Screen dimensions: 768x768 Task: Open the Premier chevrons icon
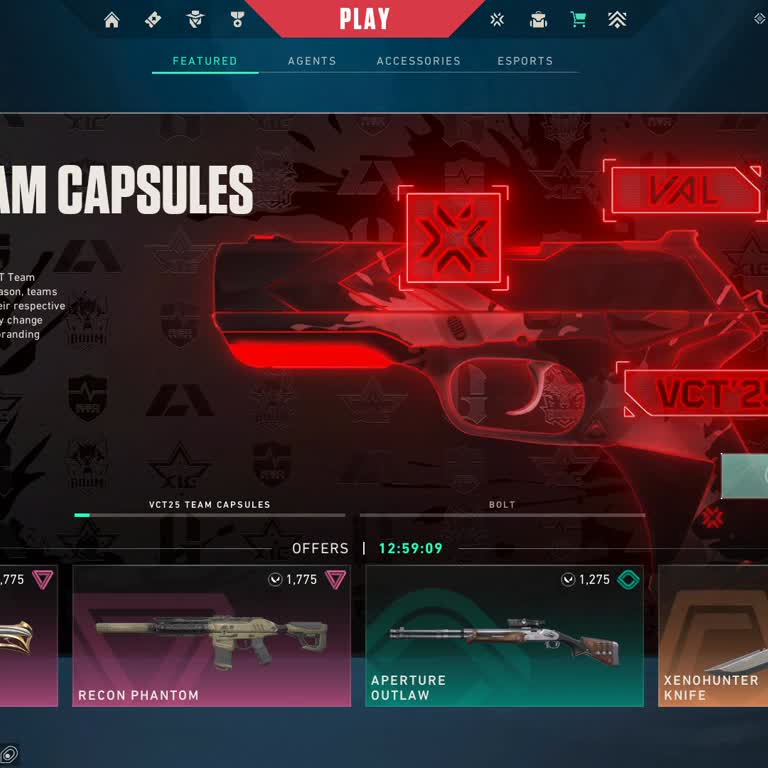(x=618, y=20)
